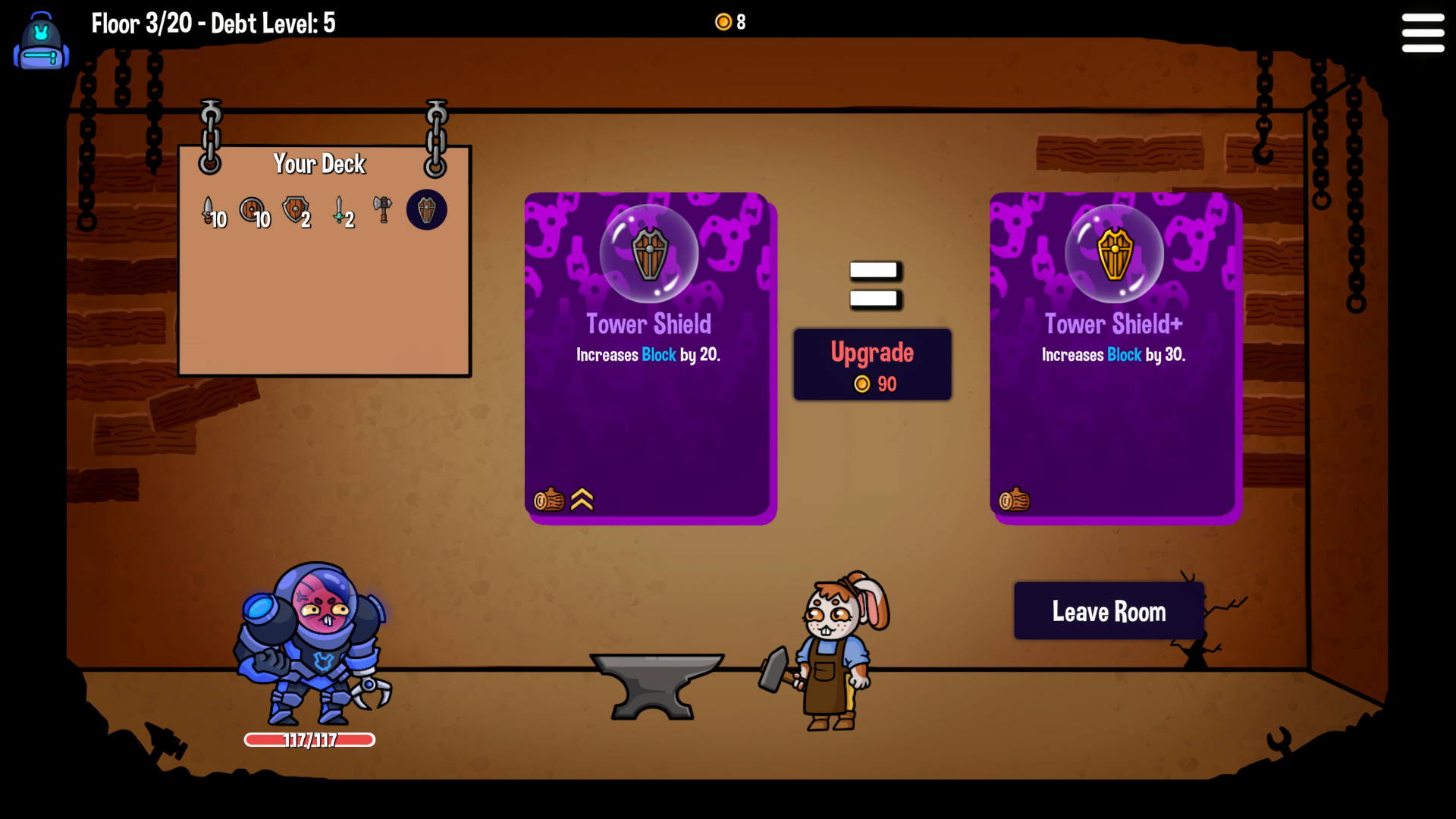Click the gold coin counter at top
1456x819 pixels.
[x=729, y=22]
